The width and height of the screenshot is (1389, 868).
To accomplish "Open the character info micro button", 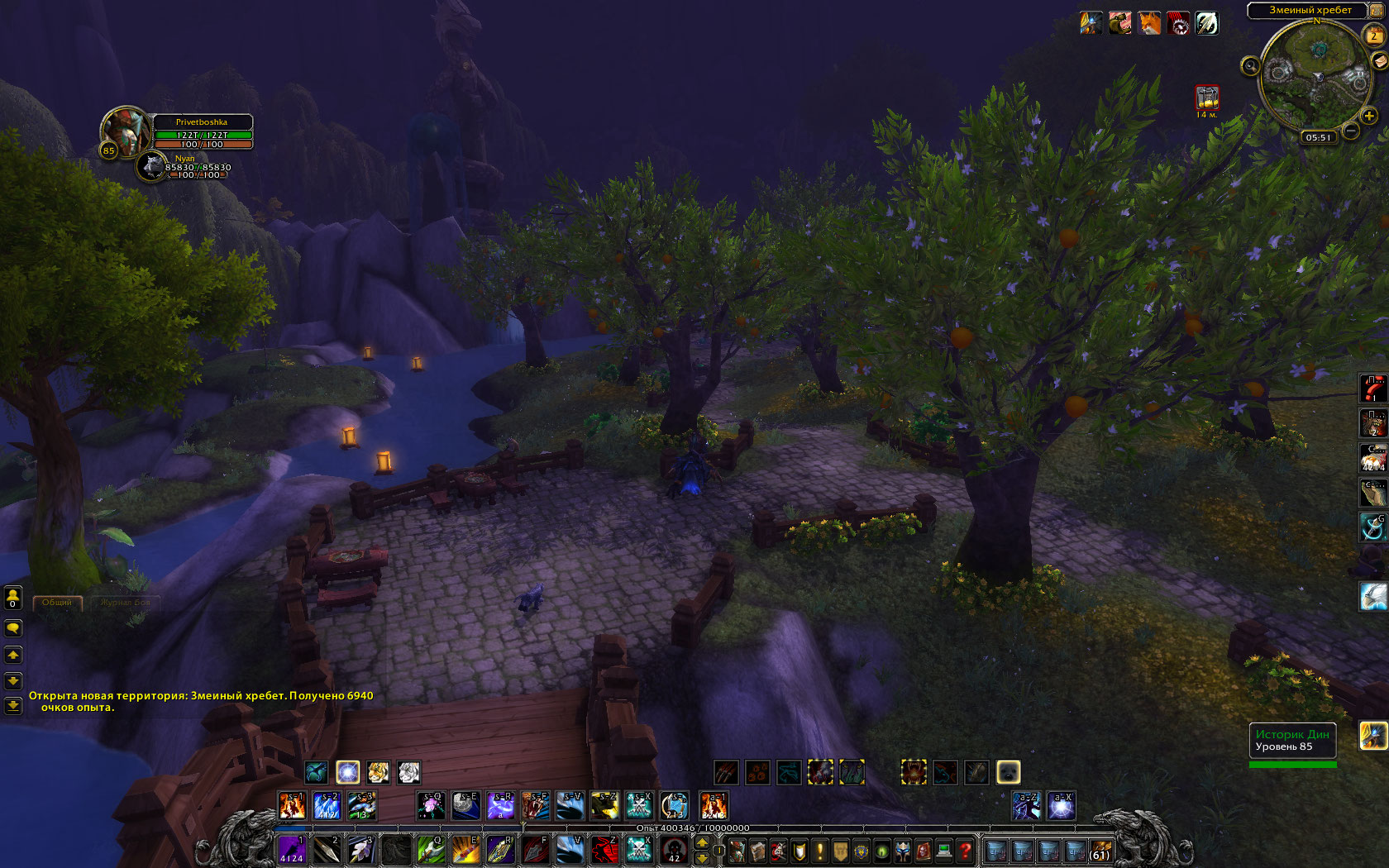I will click(x=736, y=851).
